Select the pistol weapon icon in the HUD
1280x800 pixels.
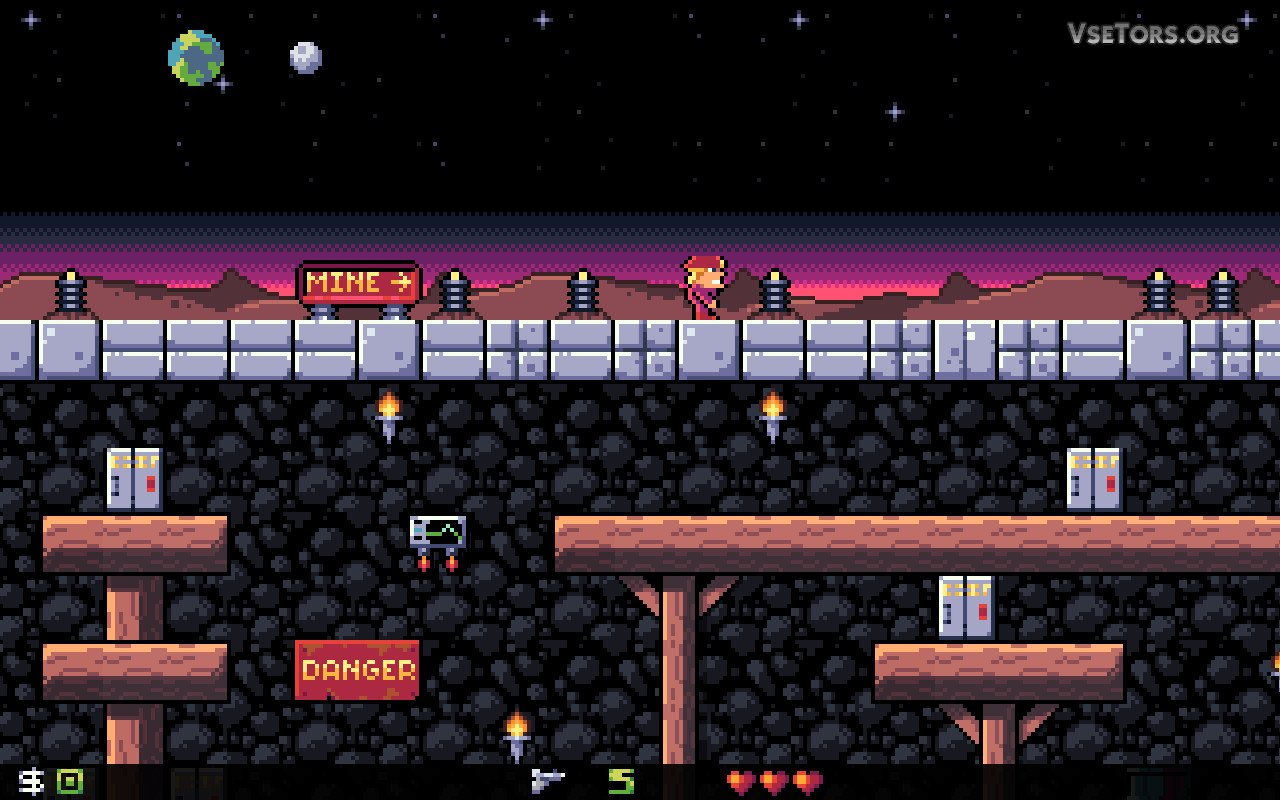click(x=547, y=780)
